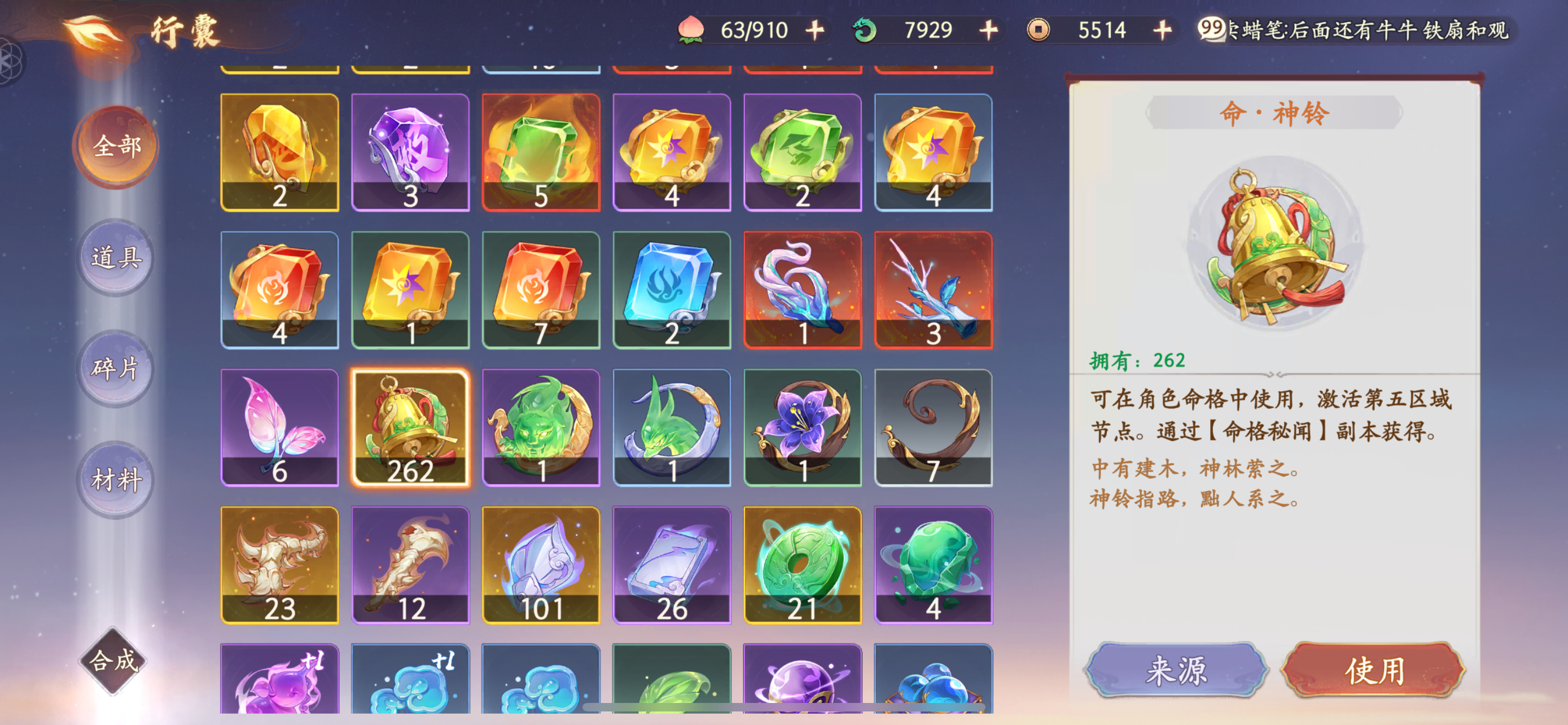Image resolution: width=1568 pixels, height=725 pixels.
Task: Select the blue ice gem with count 2
Action: 673,289
